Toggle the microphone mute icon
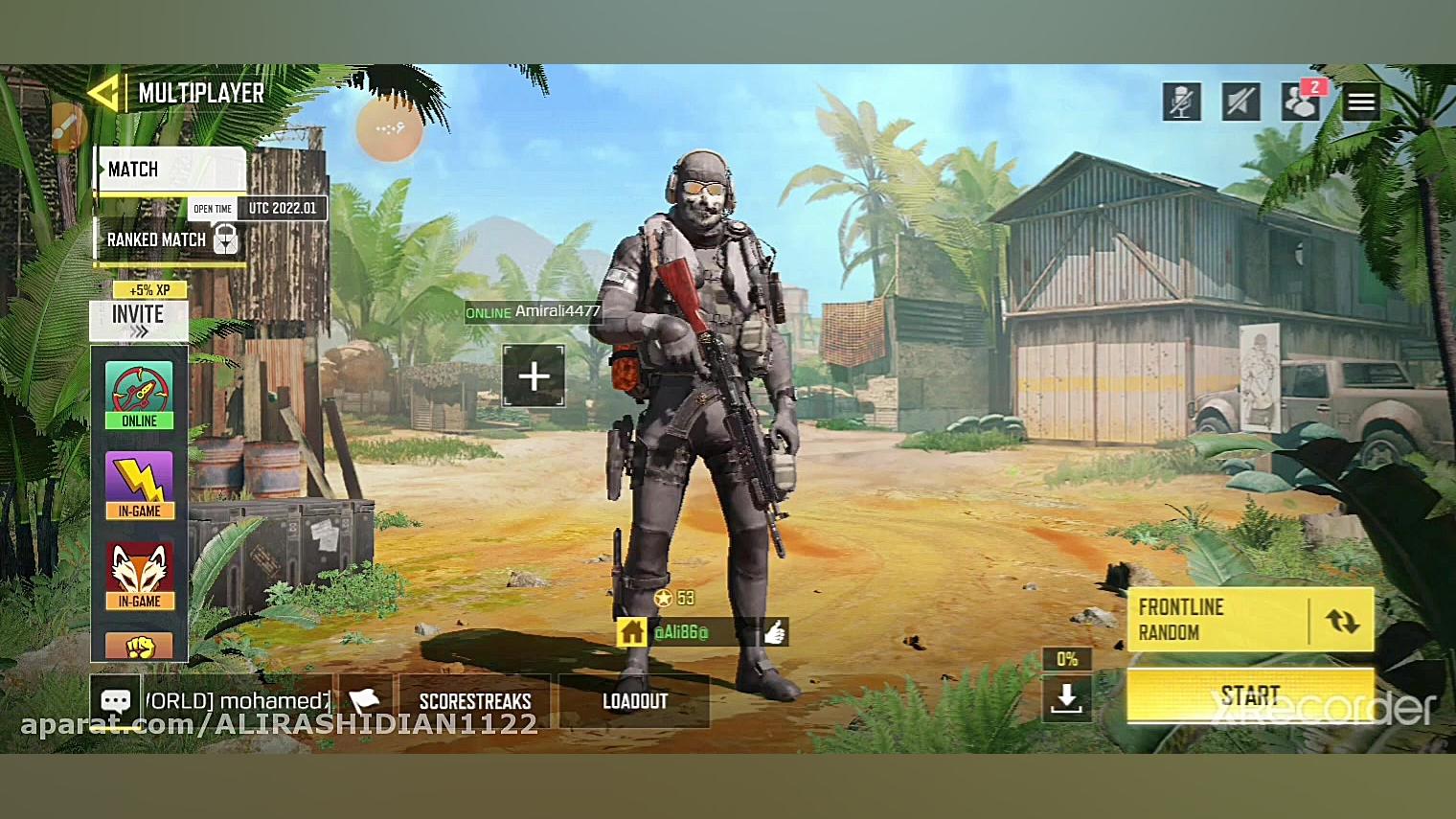The height and width of the screenshot is (819, 1456). [x=1182, y=102]
